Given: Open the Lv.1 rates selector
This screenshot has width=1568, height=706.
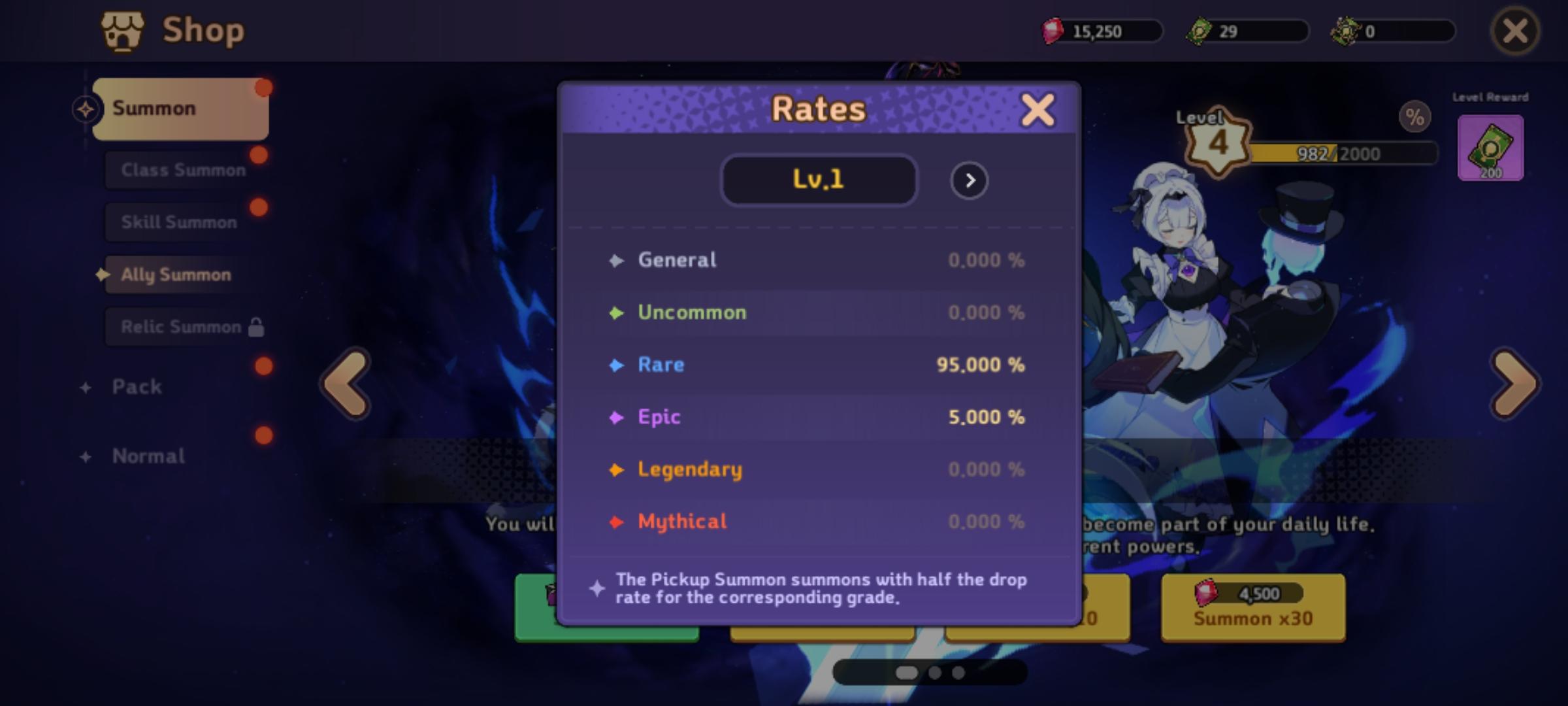Looking at the screenshot, I should pyautogui.click(x=818, y=180).
